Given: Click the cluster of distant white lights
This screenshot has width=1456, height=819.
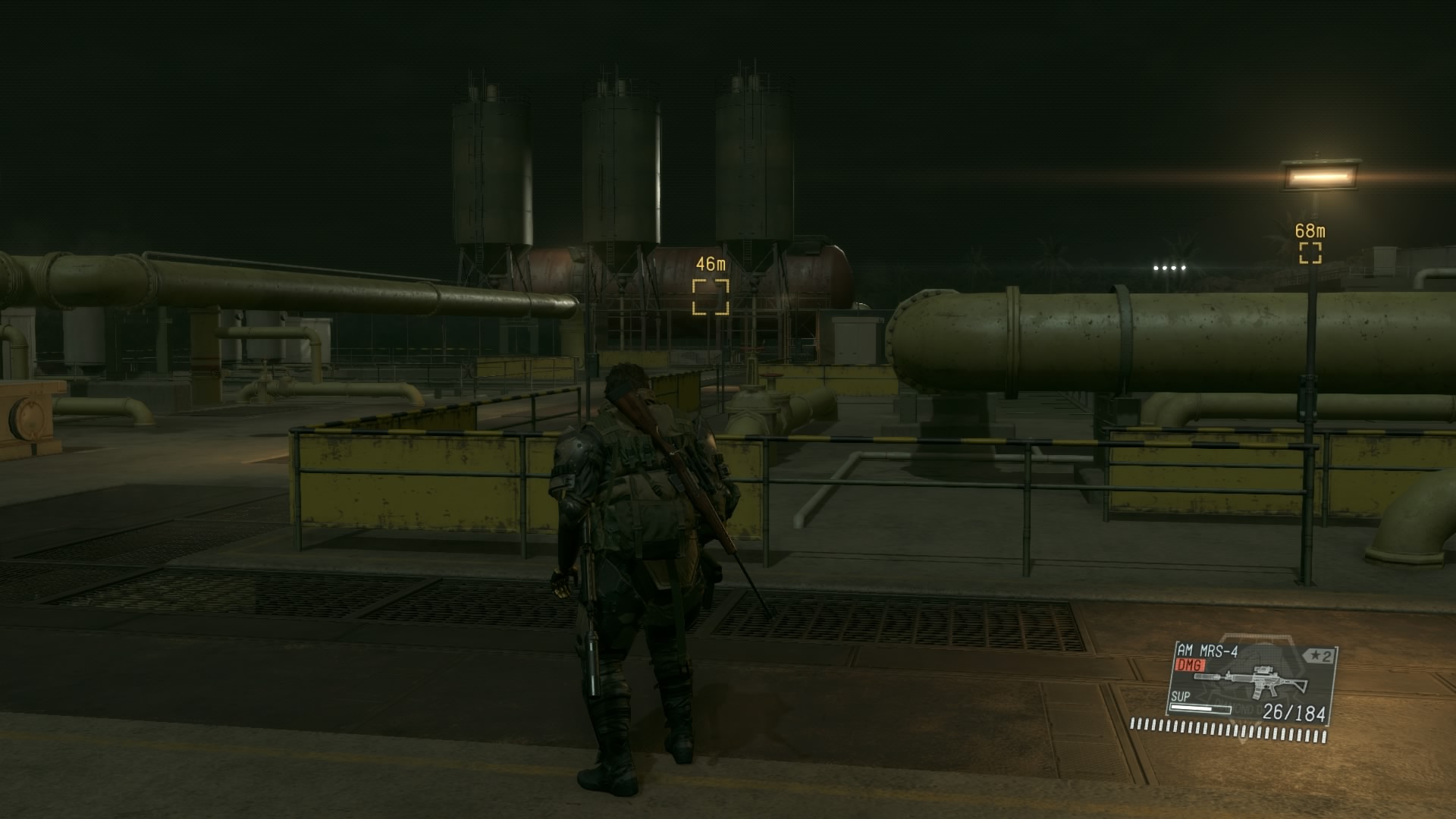Looking at the screenshot, I should click(x=1170, y=266).
